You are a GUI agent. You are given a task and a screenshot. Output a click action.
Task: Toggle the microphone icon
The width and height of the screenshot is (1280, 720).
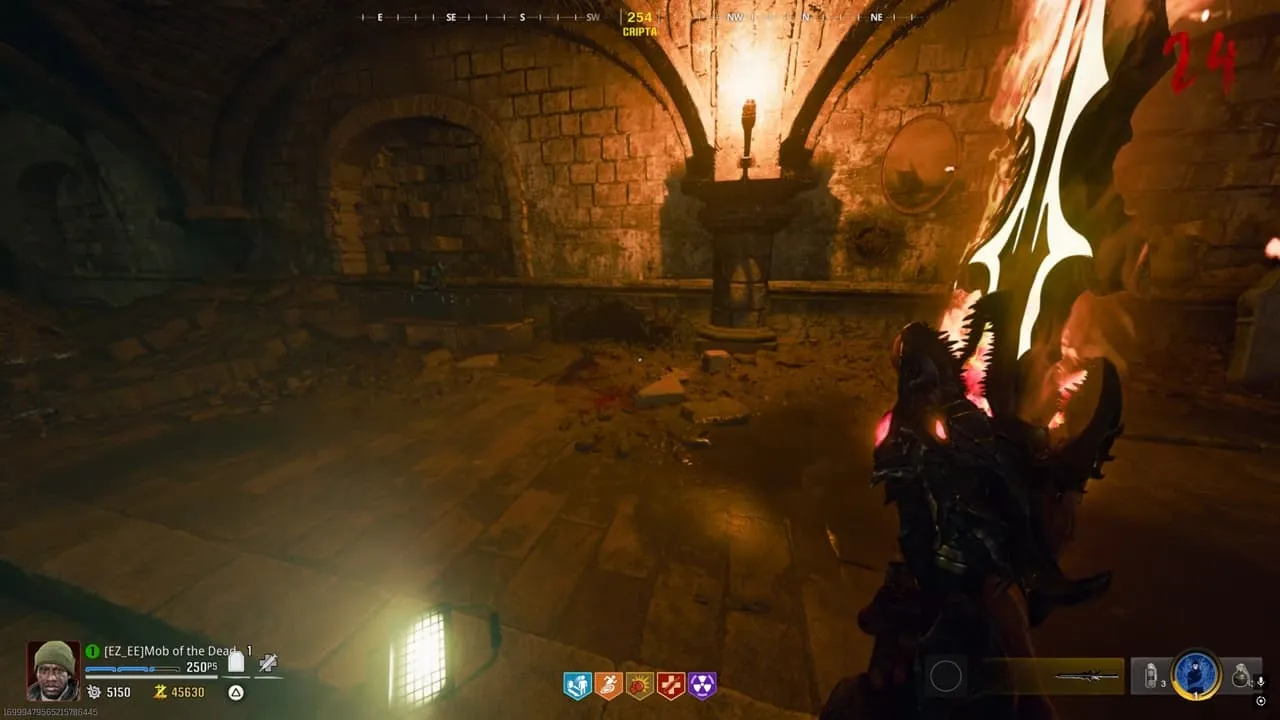coord(1261,681)
